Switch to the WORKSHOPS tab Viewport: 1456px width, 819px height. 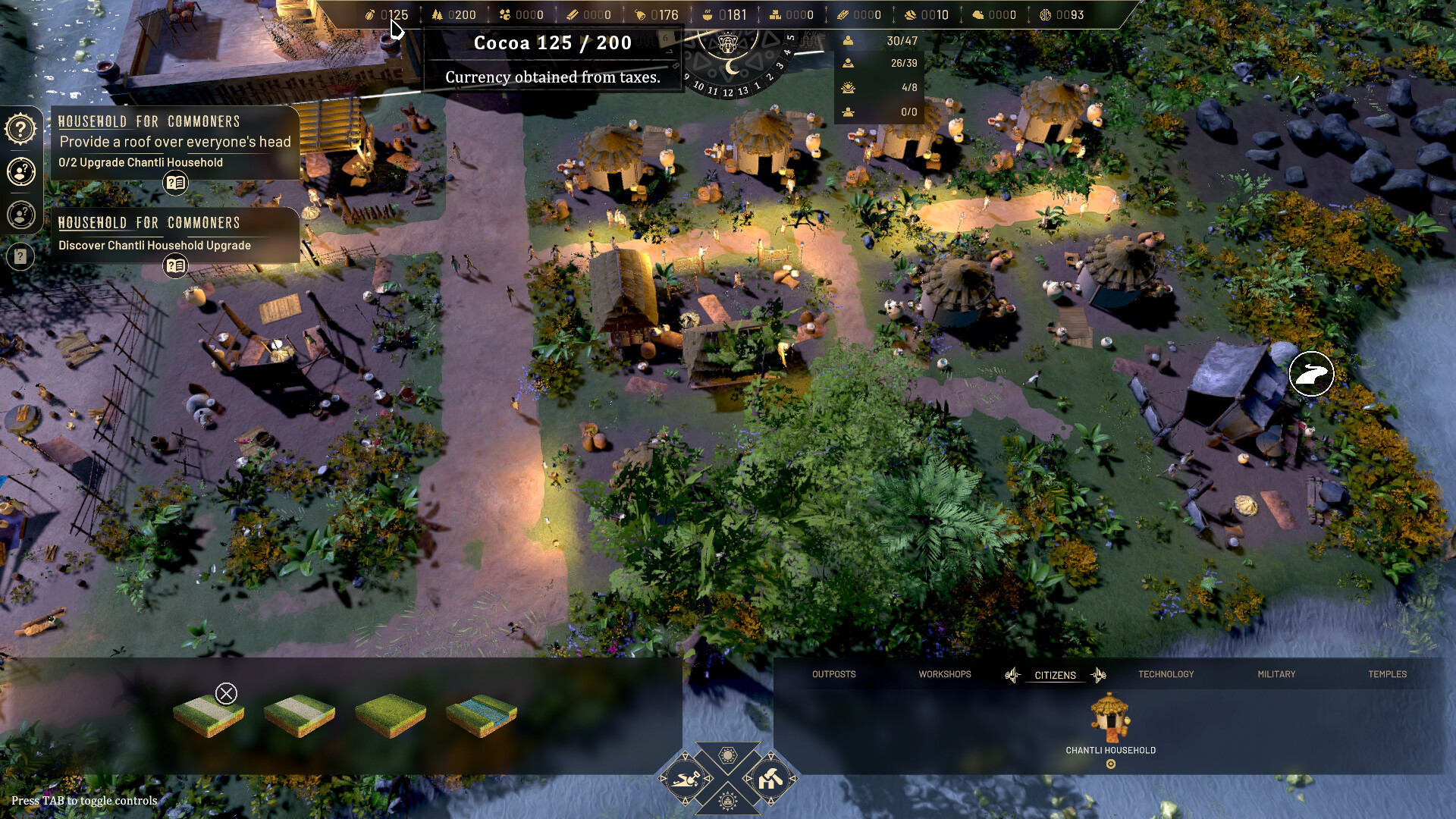944,674
